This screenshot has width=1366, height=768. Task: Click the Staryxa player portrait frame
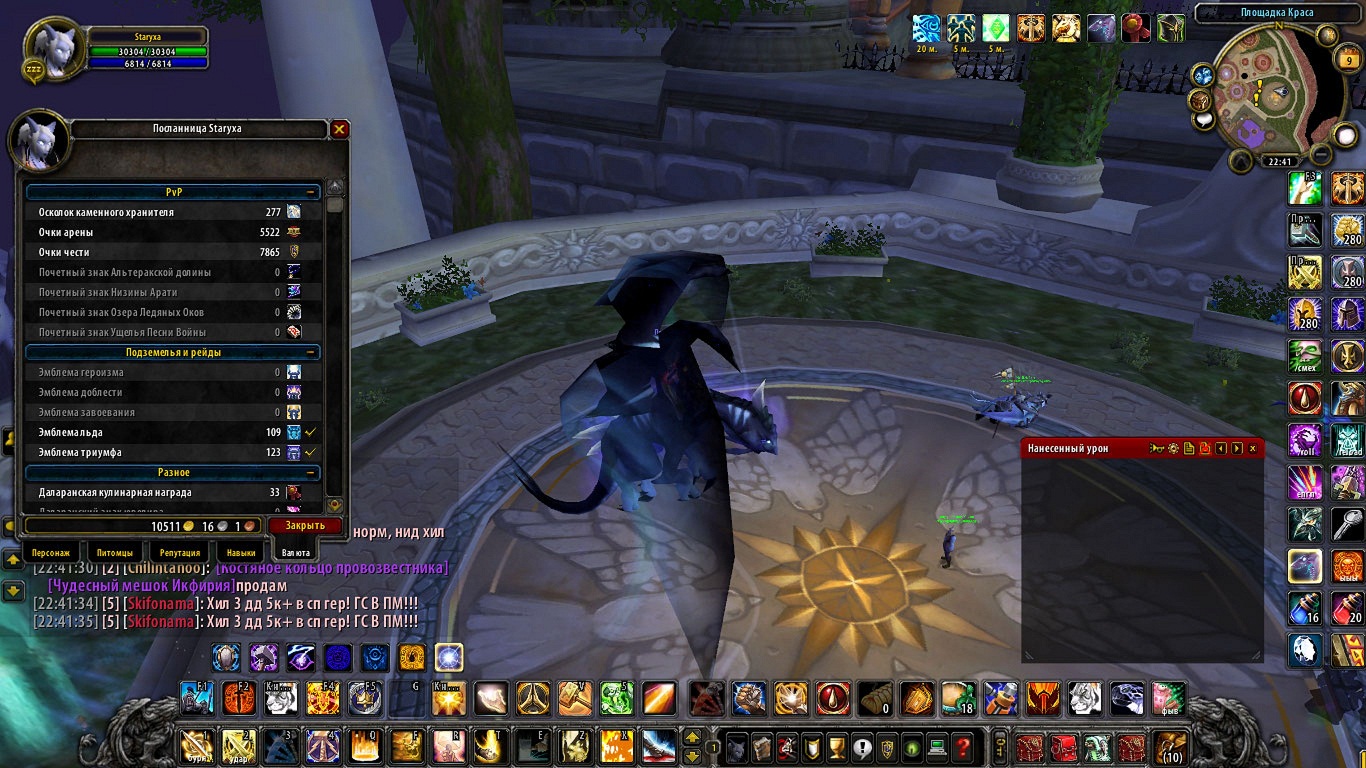[53, 48]
